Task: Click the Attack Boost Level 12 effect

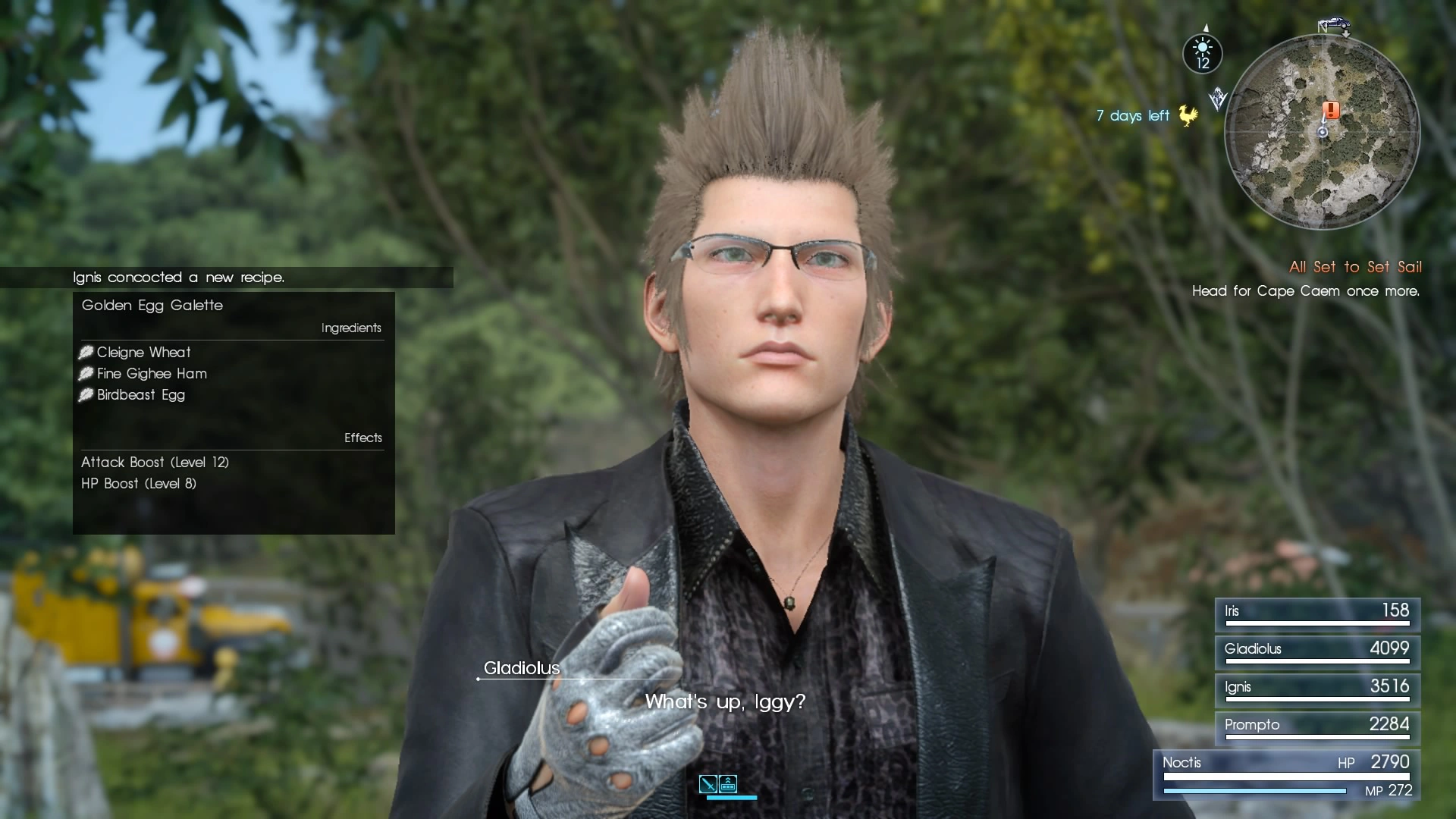Action: click(155, 462)
